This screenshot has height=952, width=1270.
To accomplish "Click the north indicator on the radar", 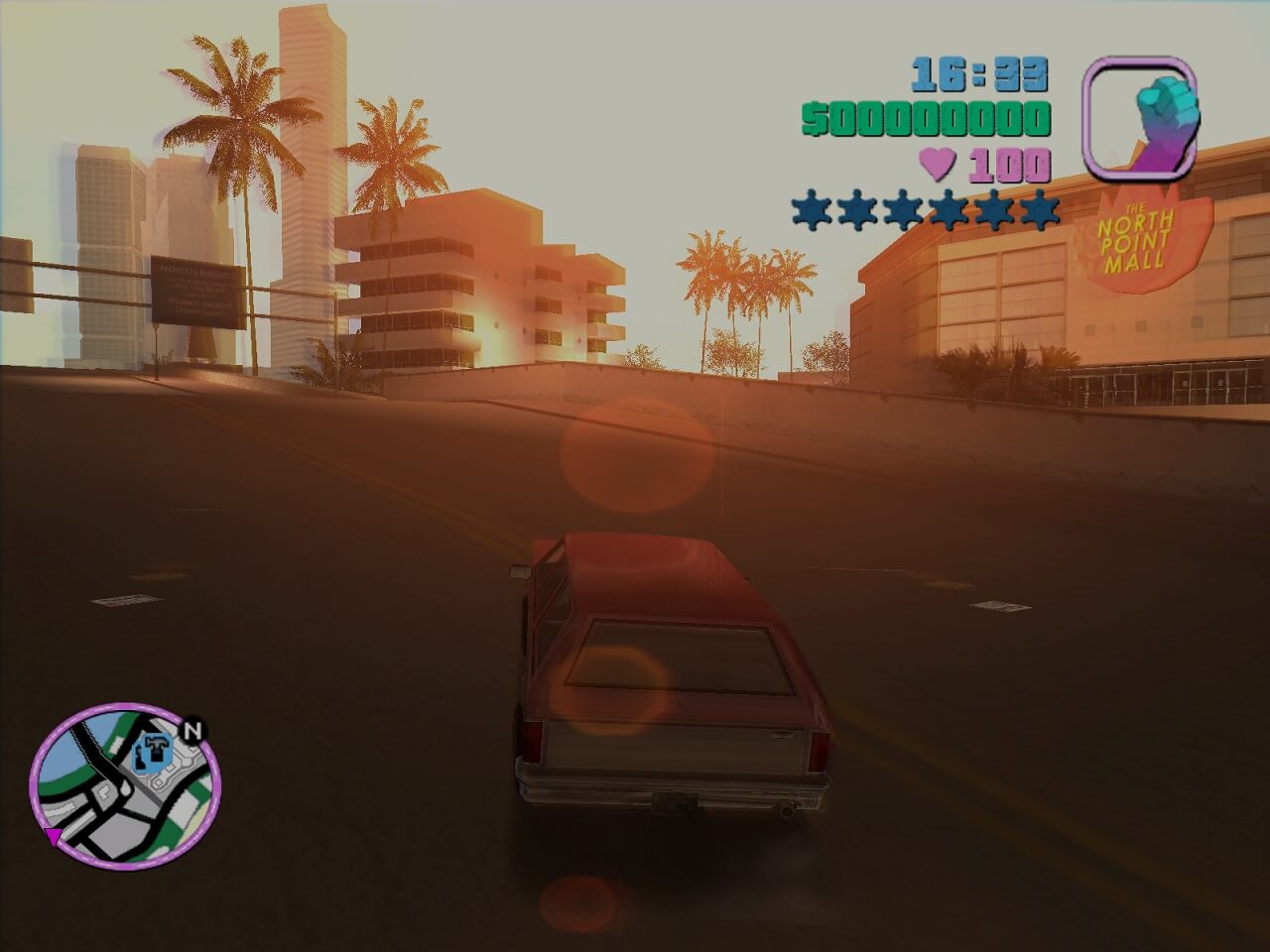I will [x=193, y=731].
